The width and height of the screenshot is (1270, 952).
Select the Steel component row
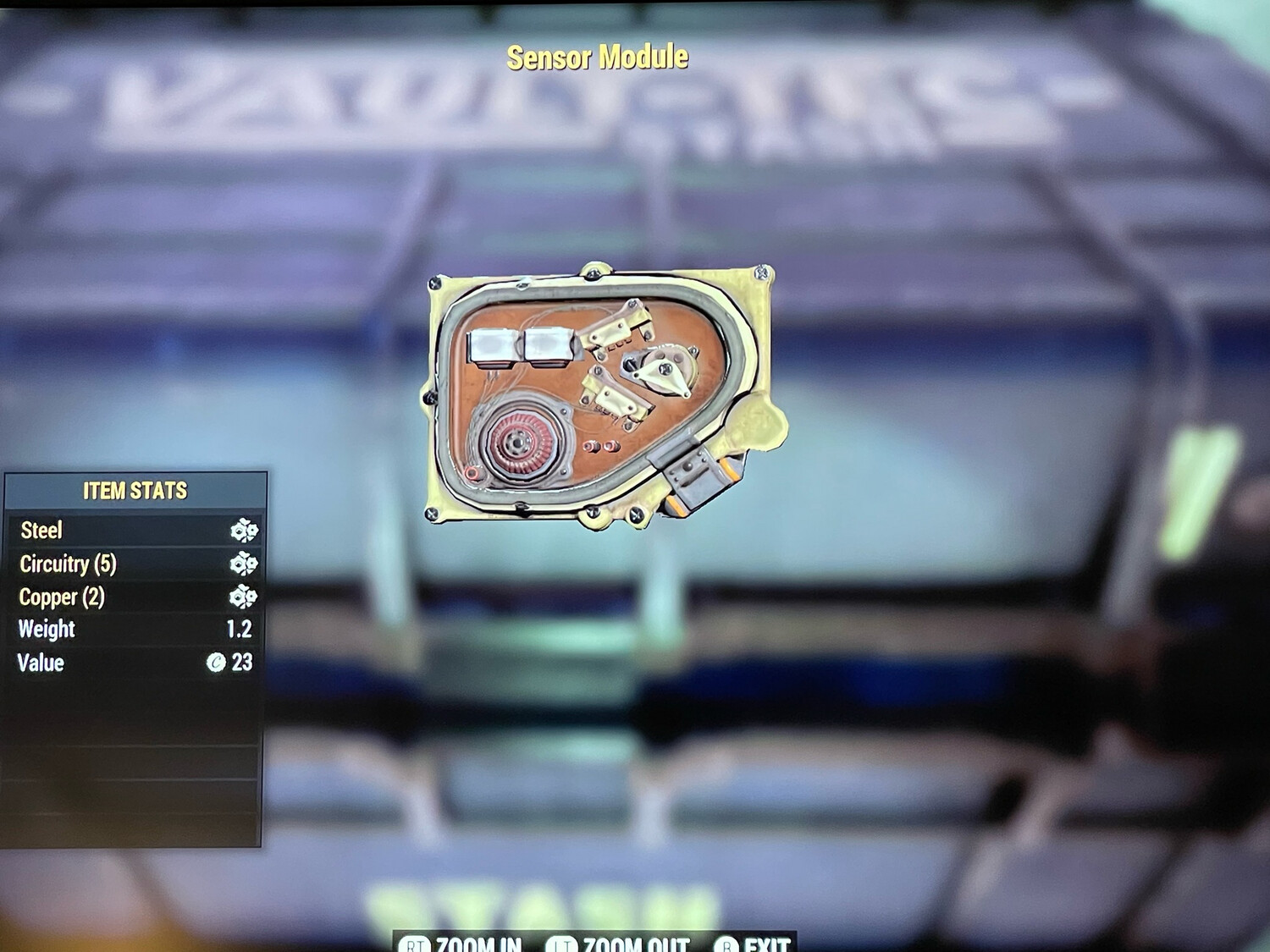pyautogui.click(x=127, y=531)
